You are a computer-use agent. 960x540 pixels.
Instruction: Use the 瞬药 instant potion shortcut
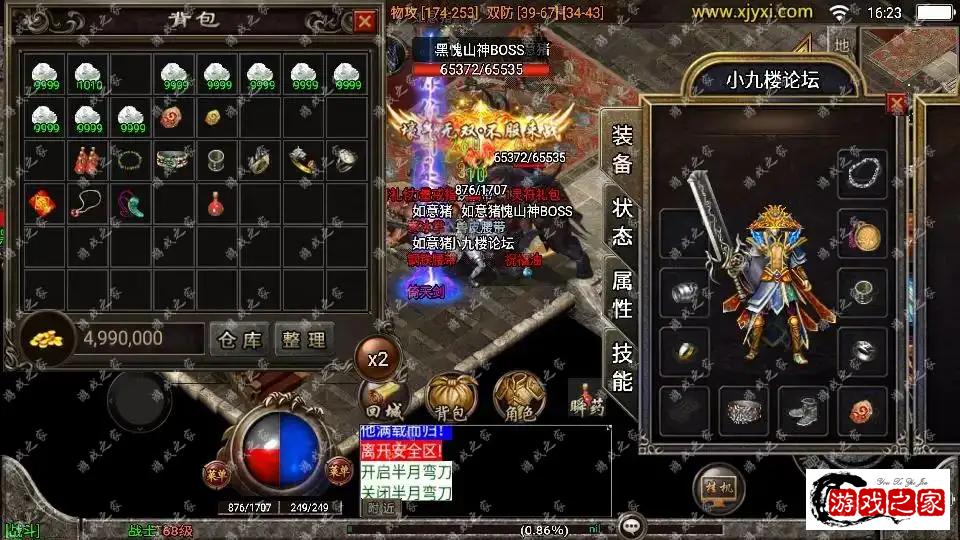tap(587, 396)
